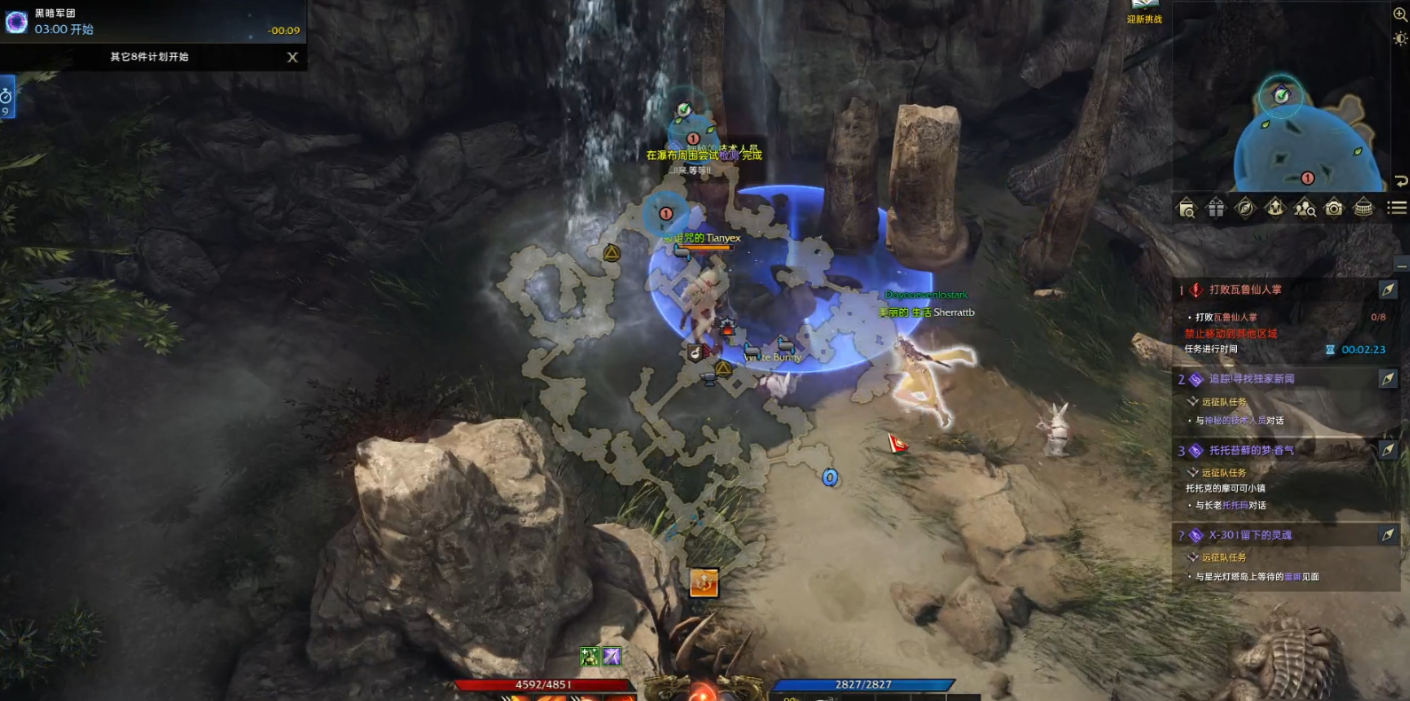Viewport: 1410px width, 701px height.
Task: Click the minimap's curved return arrow
Action: click(1400, 182)
